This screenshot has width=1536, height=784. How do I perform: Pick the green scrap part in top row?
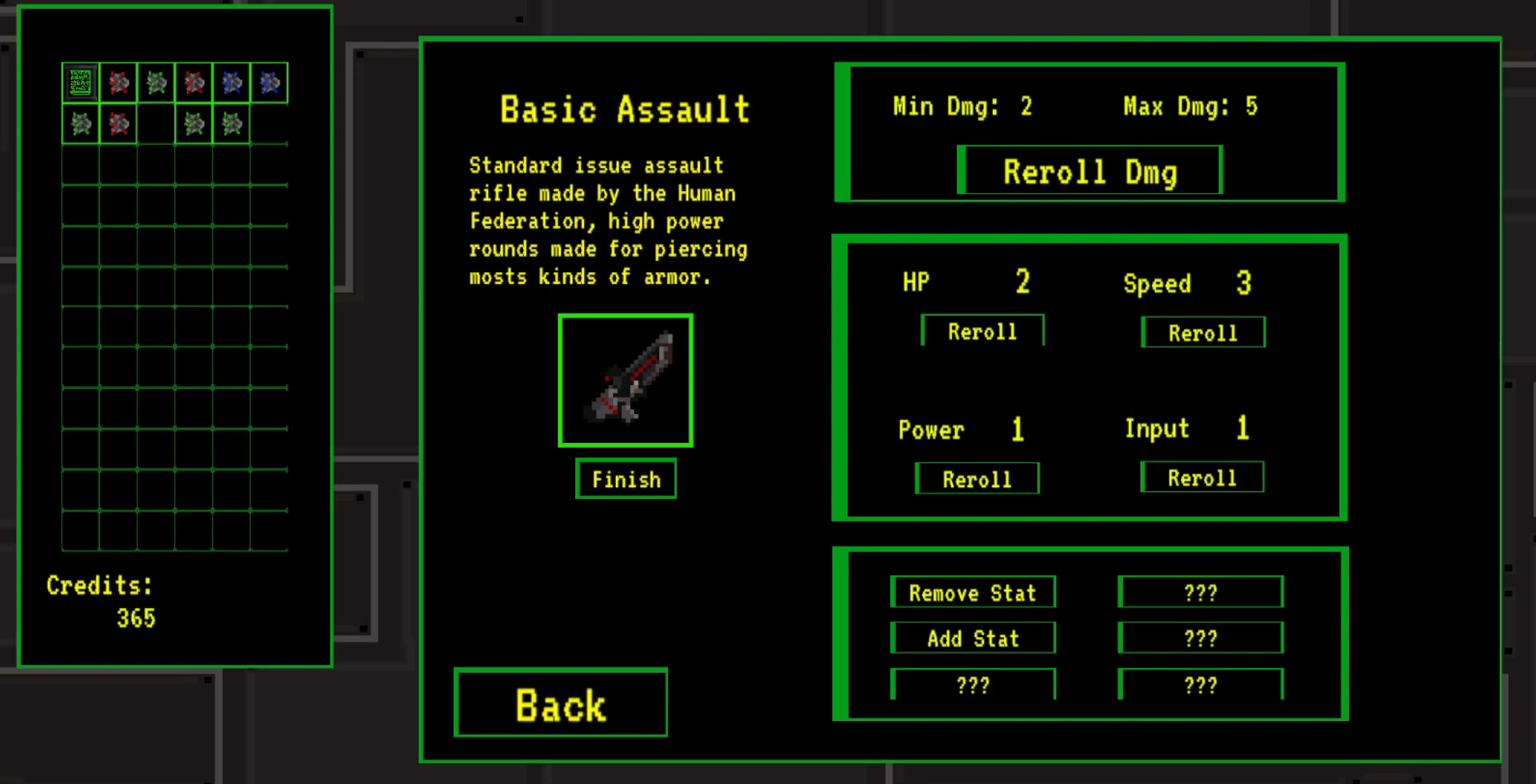(156, 82)
